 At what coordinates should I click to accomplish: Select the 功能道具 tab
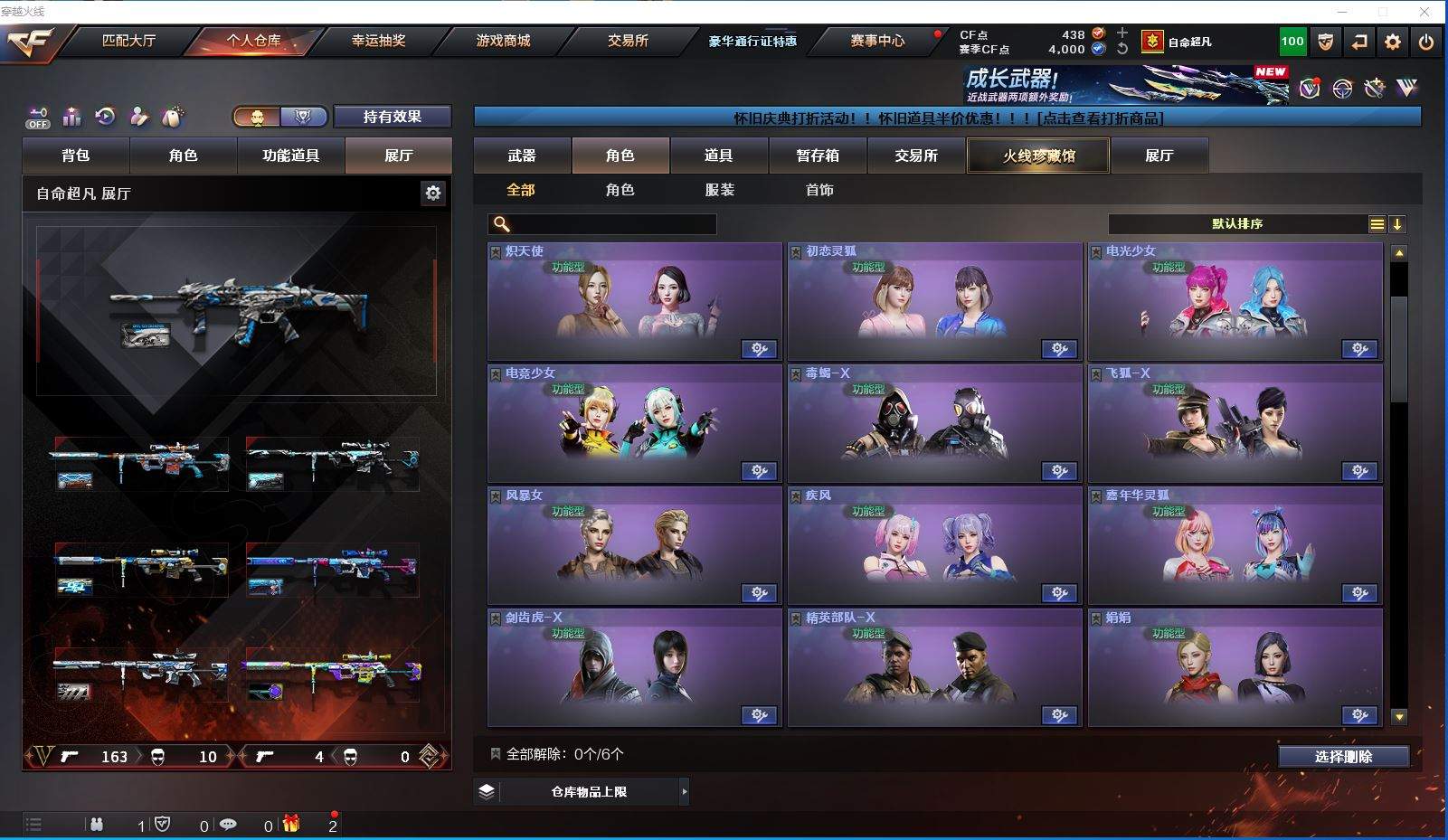(290, 156)
